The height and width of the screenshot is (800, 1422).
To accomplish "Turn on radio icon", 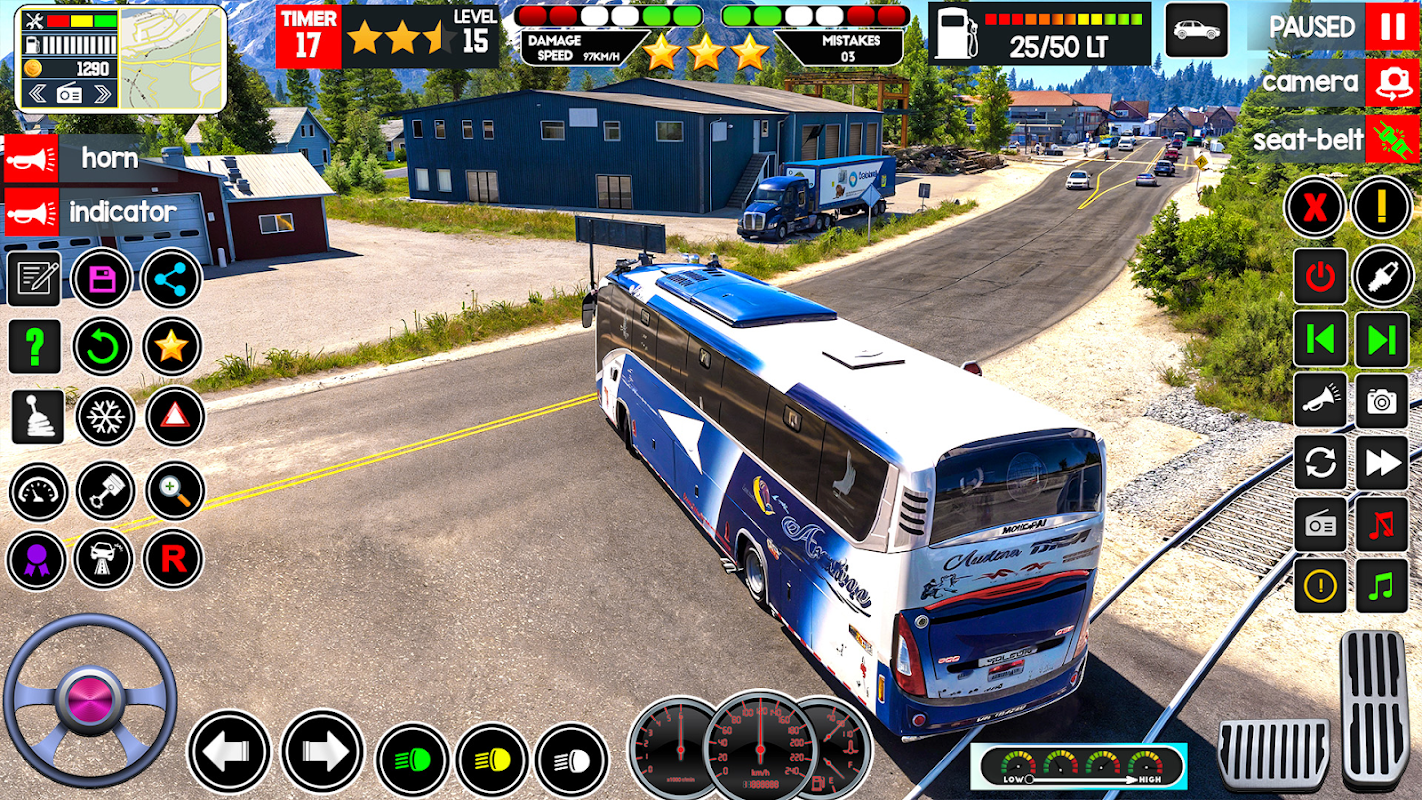I will pyautogui.click(x=1320, y=525).
